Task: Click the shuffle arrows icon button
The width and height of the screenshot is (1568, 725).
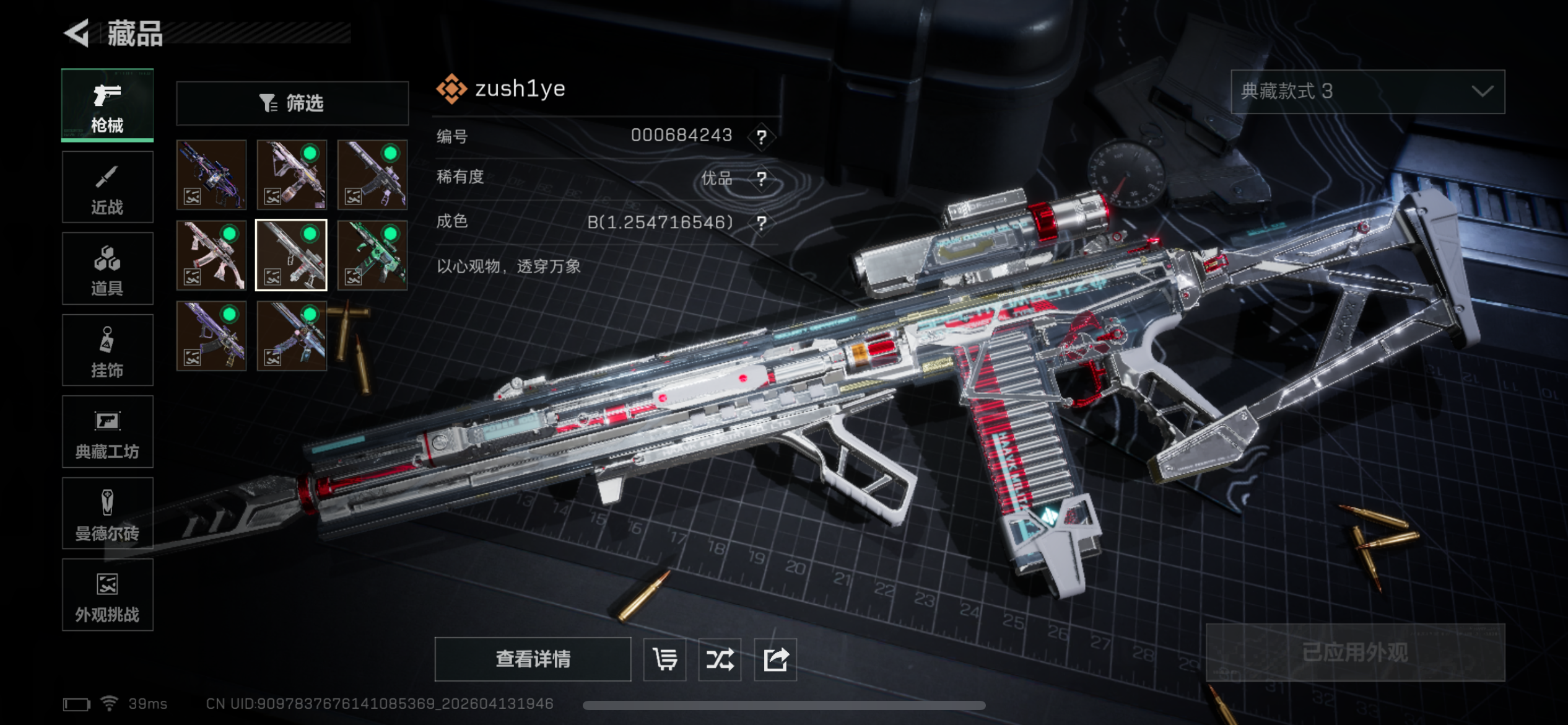Action: (x=720, y=659)
